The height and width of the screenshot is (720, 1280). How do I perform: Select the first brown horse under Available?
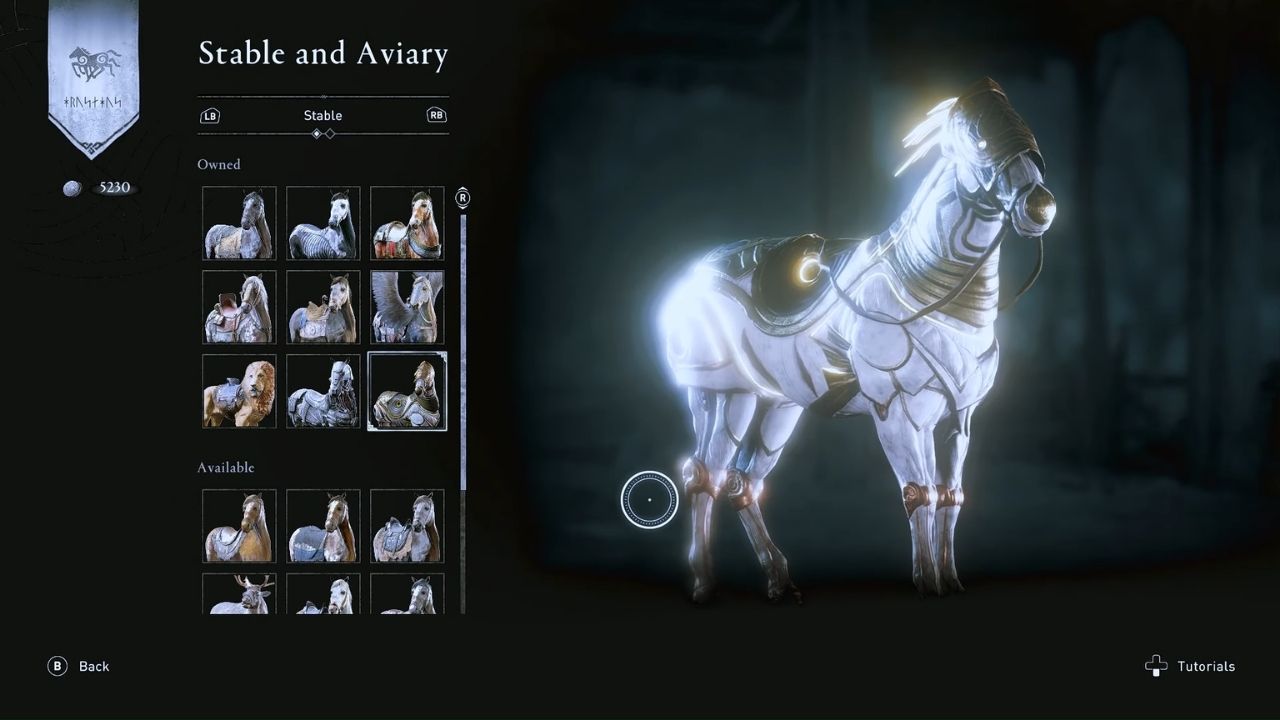coord(238,526)
